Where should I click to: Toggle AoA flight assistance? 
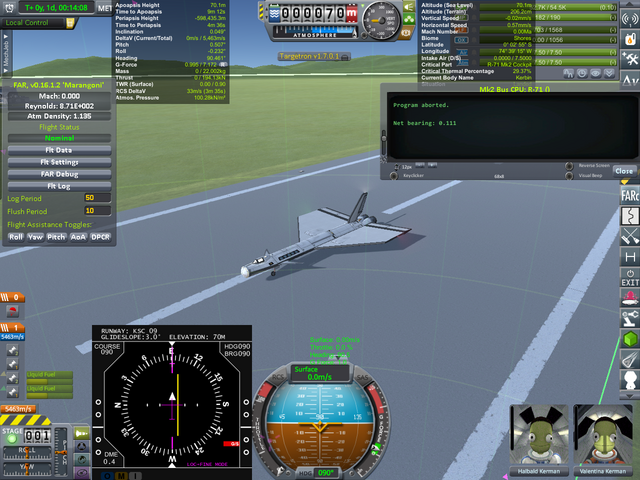pyautogui.click(x=78, y=237)
